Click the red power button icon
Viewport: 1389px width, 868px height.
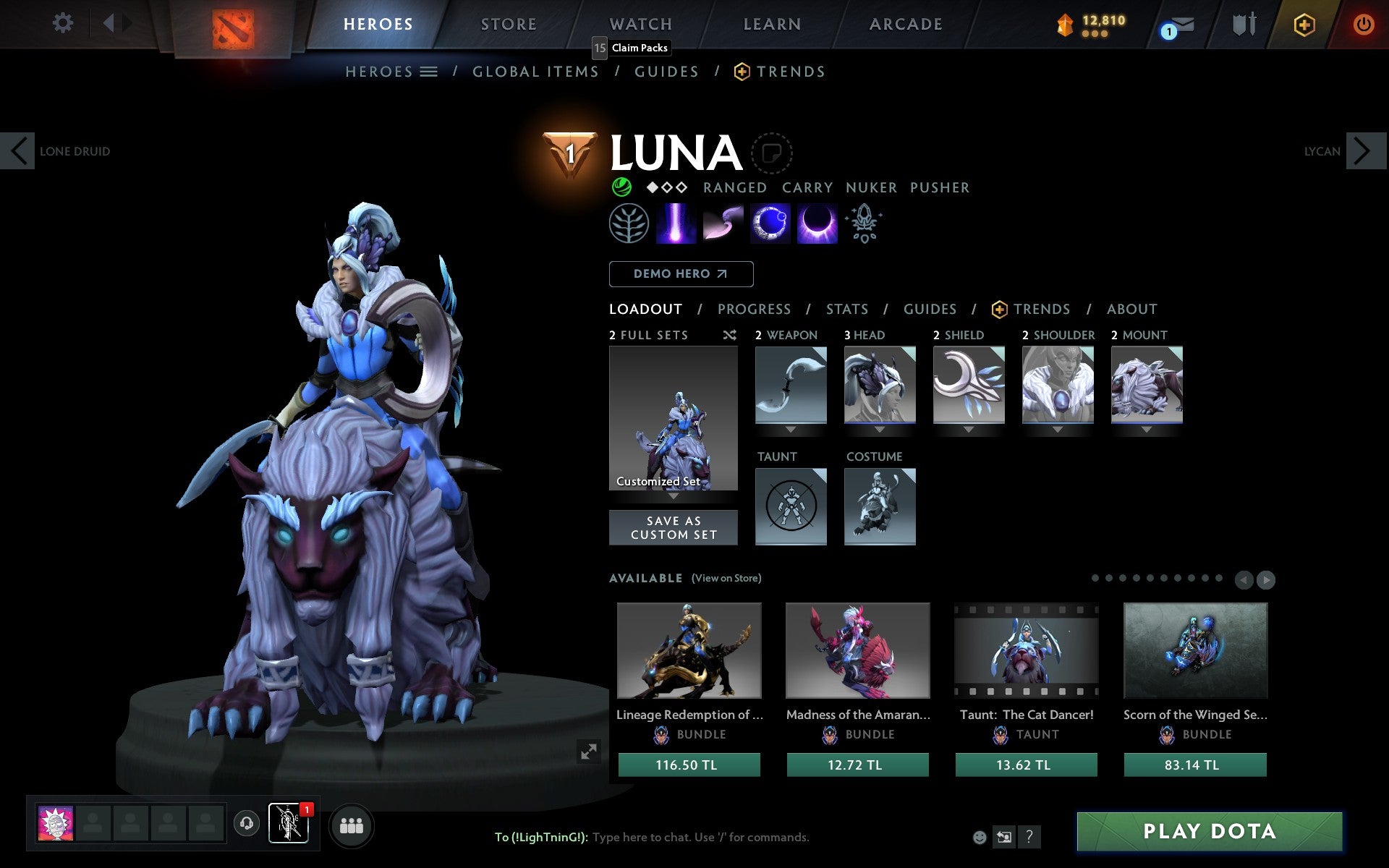[1364, 24]
